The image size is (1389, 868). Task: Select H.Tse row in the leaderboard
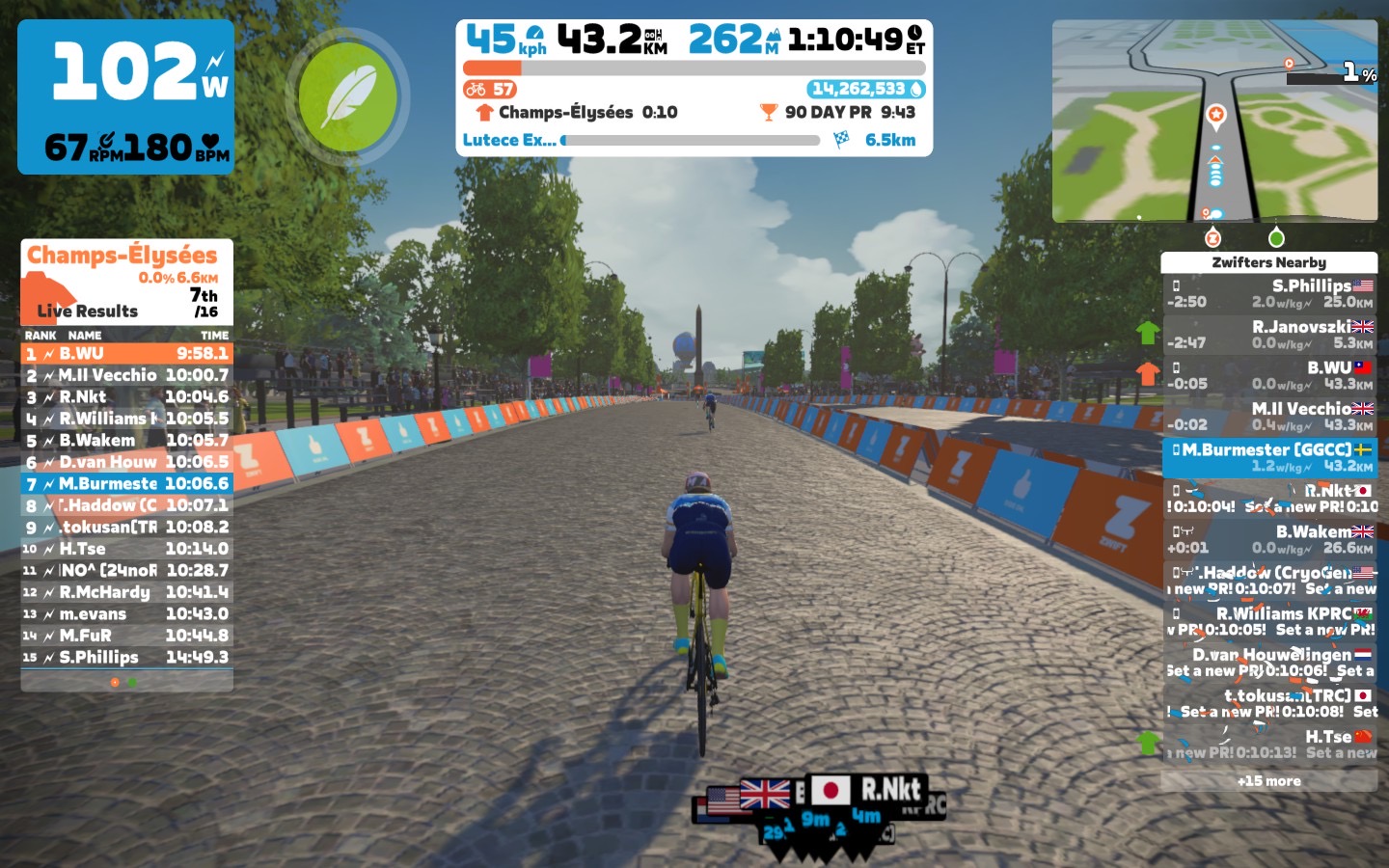click(x=126, y=549)
